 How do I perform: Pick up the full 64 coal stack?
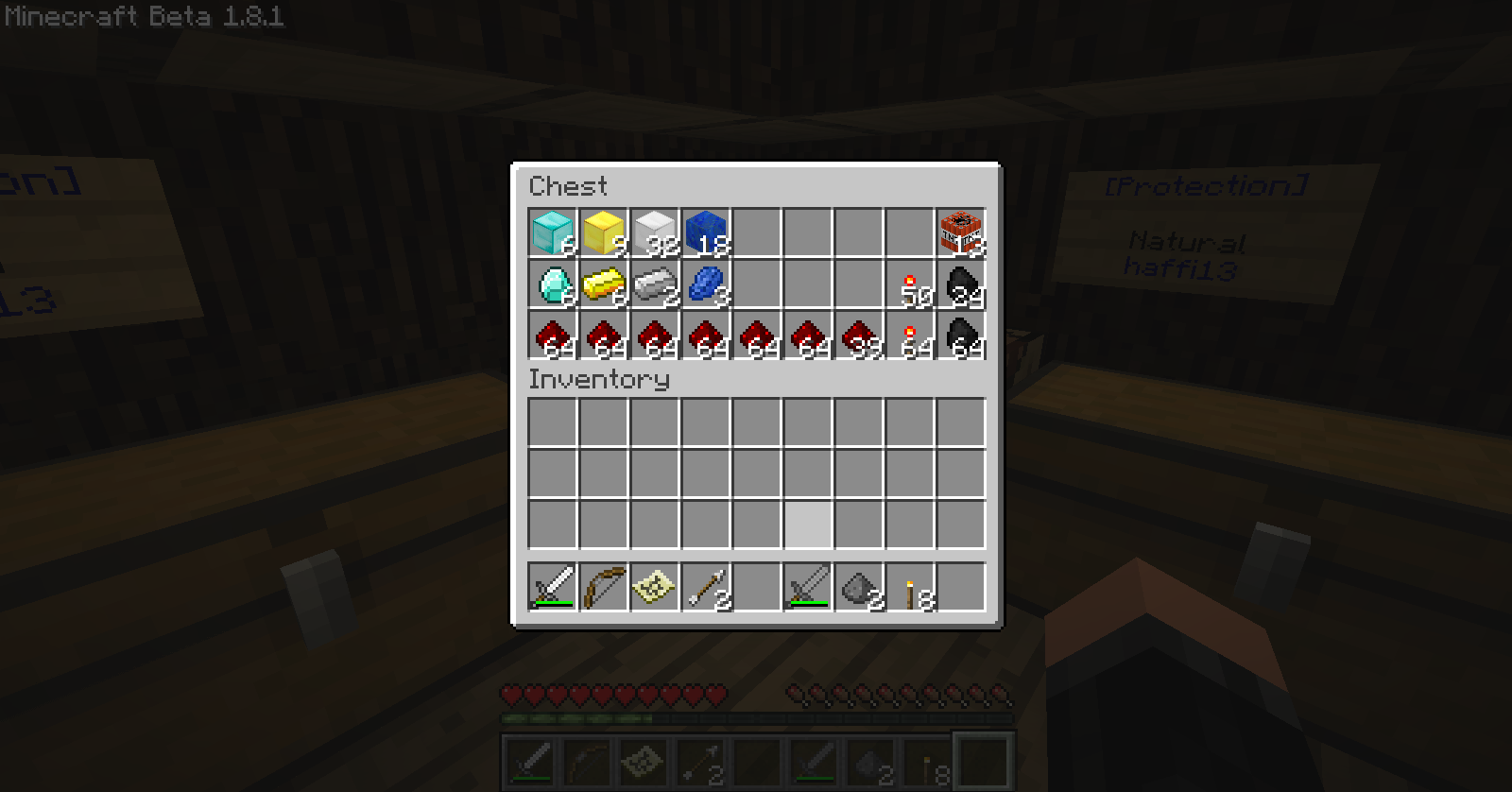[x=961, y=335]
